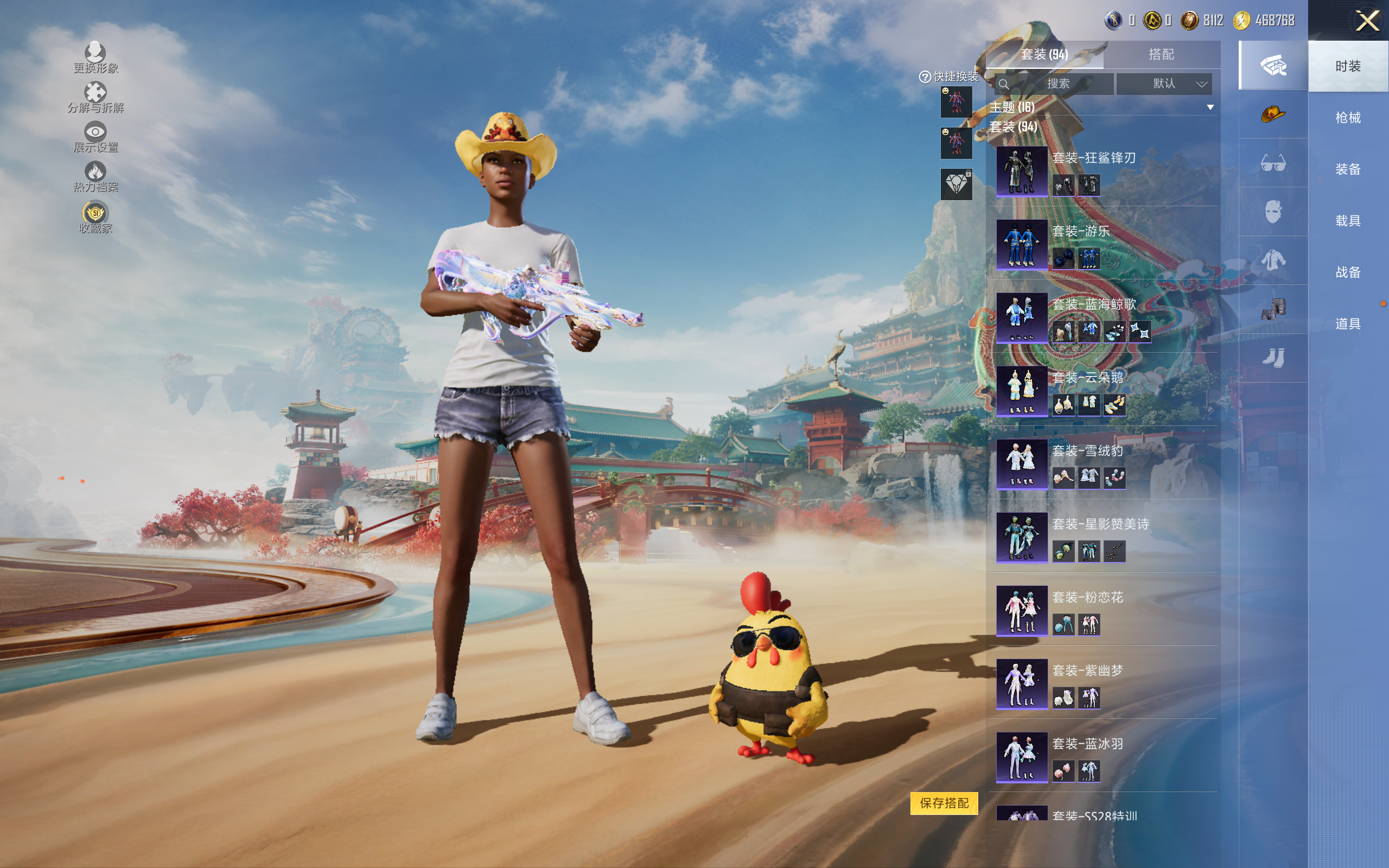Open the 分解与拆解 option
This screenshot has height=868, width=1389.
coord(95,97)
